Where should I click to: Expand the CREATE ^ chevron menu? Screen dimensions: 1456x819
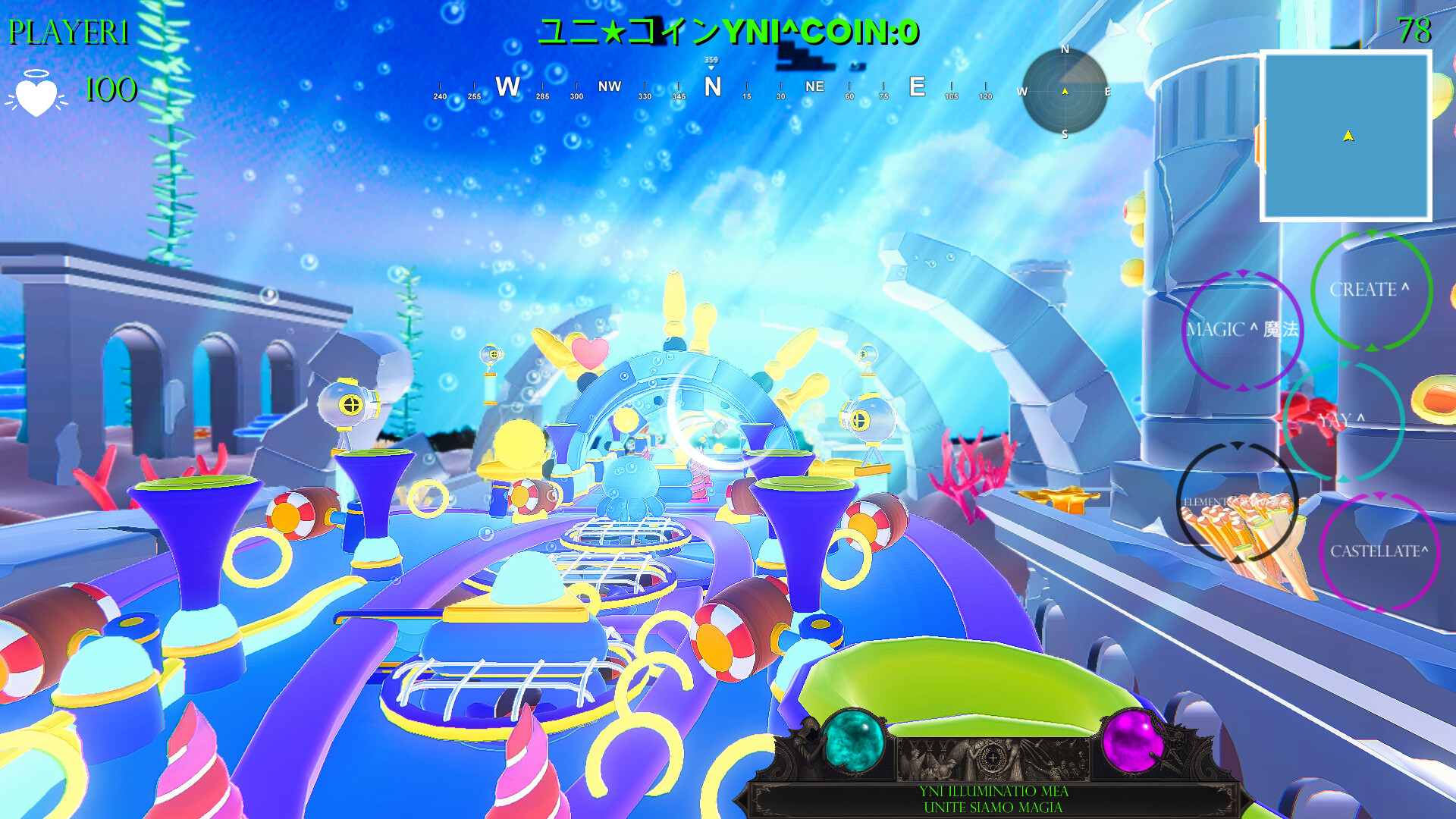point(1402,289)
